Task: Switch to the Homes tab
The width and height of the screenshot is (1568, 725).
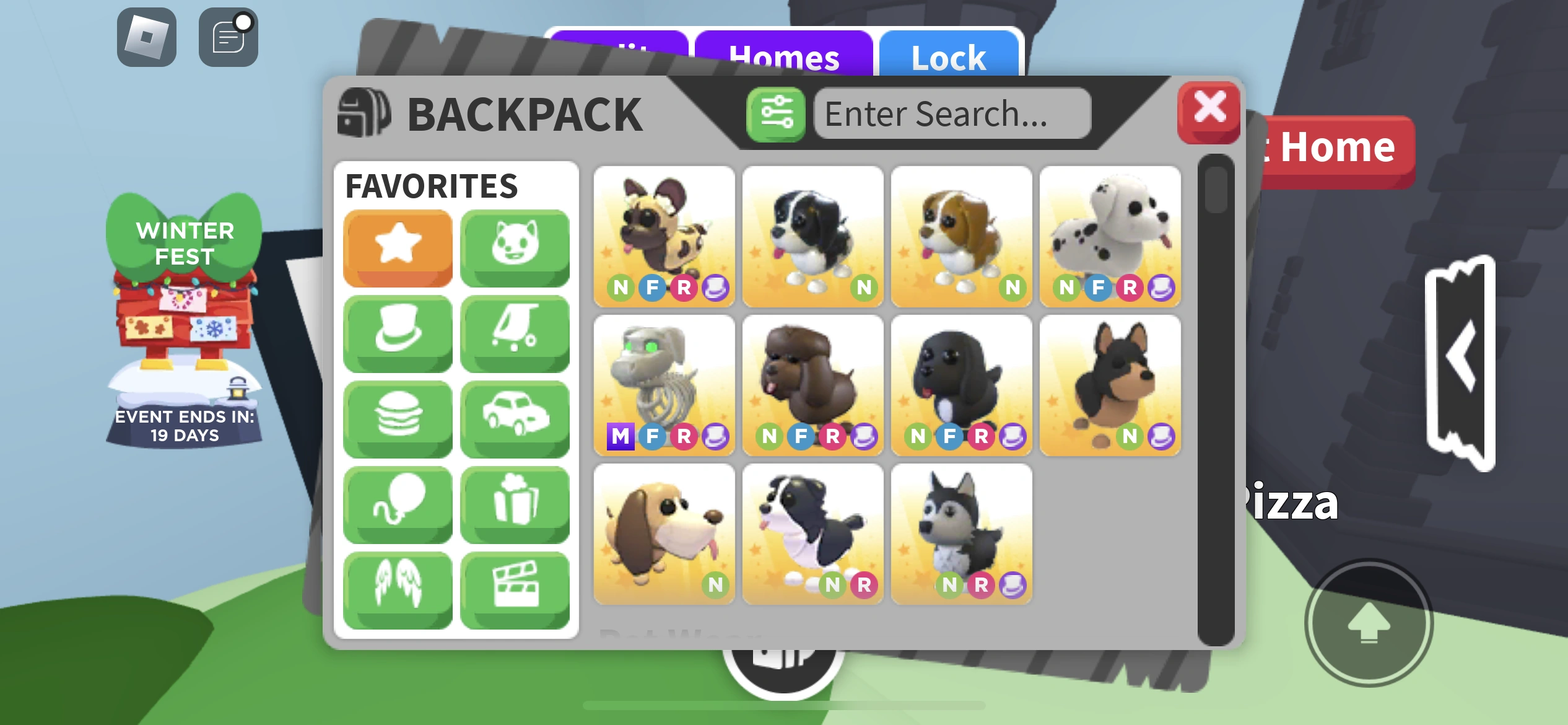Action: [x=785, y=58]
